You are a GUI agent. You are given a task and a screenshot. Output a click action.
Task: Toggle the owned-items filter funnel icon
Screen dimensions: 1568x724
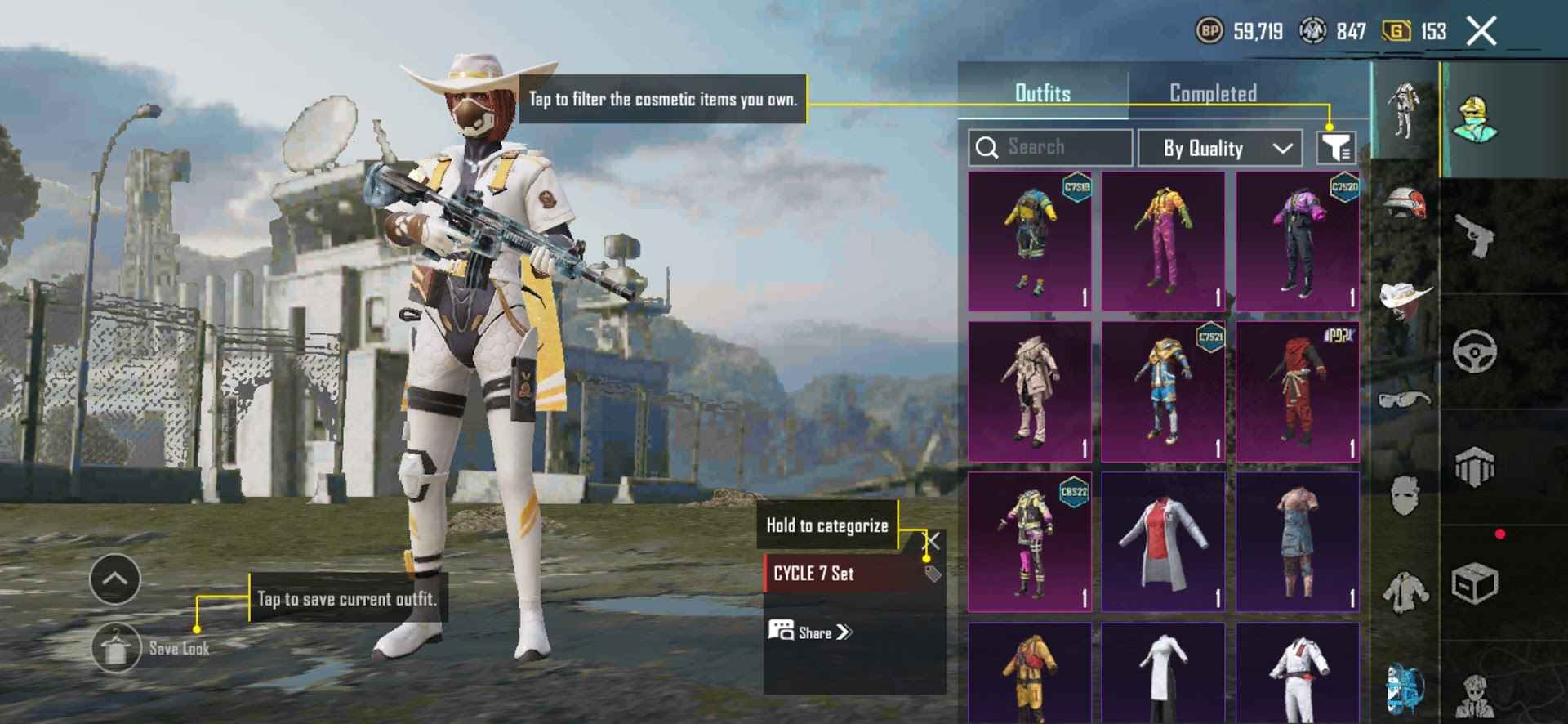click(1336, 148)
